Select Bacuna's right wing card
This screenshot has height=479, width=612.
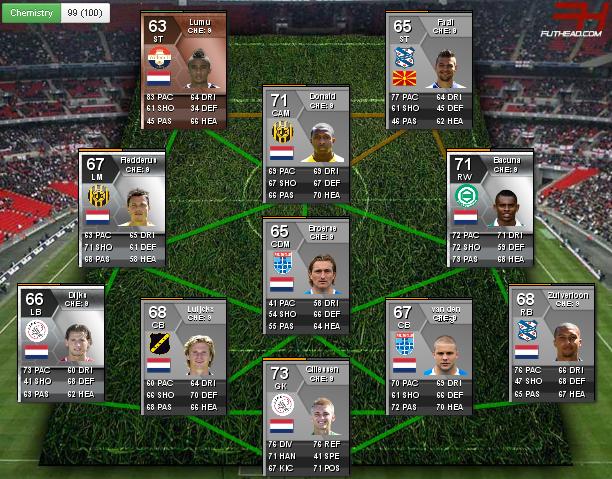pyautogui.click(x=488, y=205)
